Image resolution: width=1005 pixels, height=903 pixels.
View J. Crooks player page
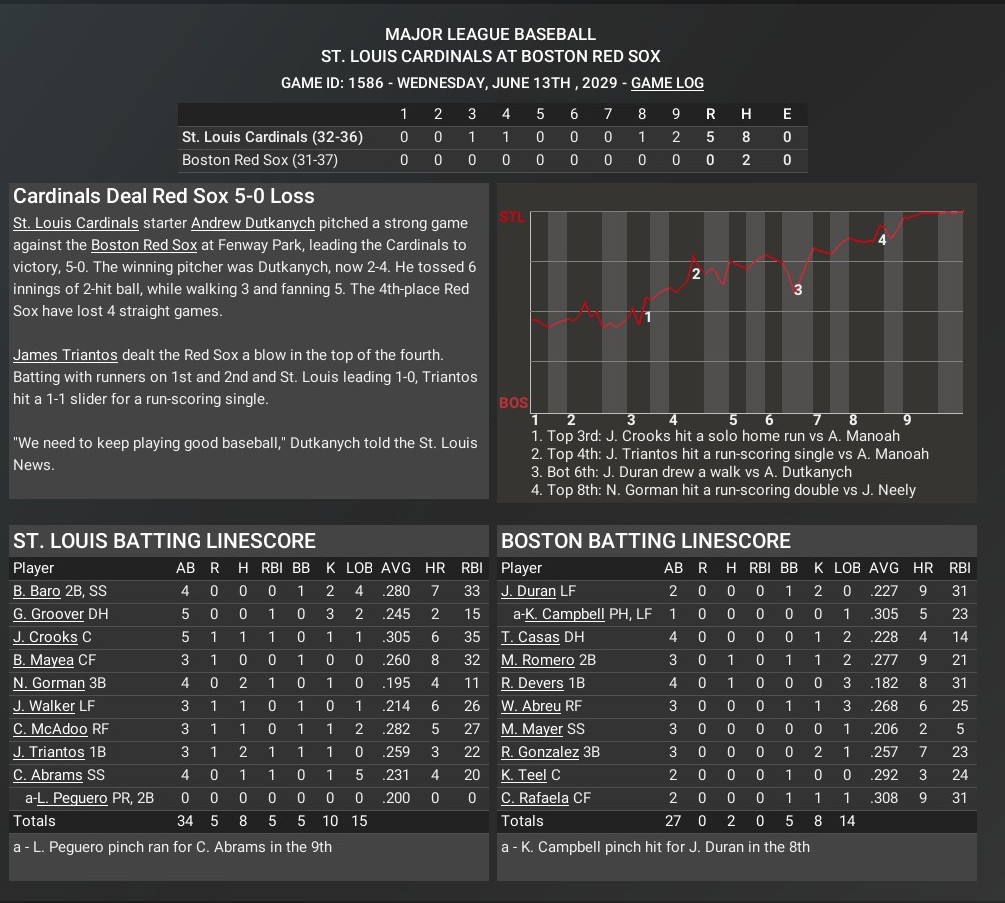click(45, 637)
